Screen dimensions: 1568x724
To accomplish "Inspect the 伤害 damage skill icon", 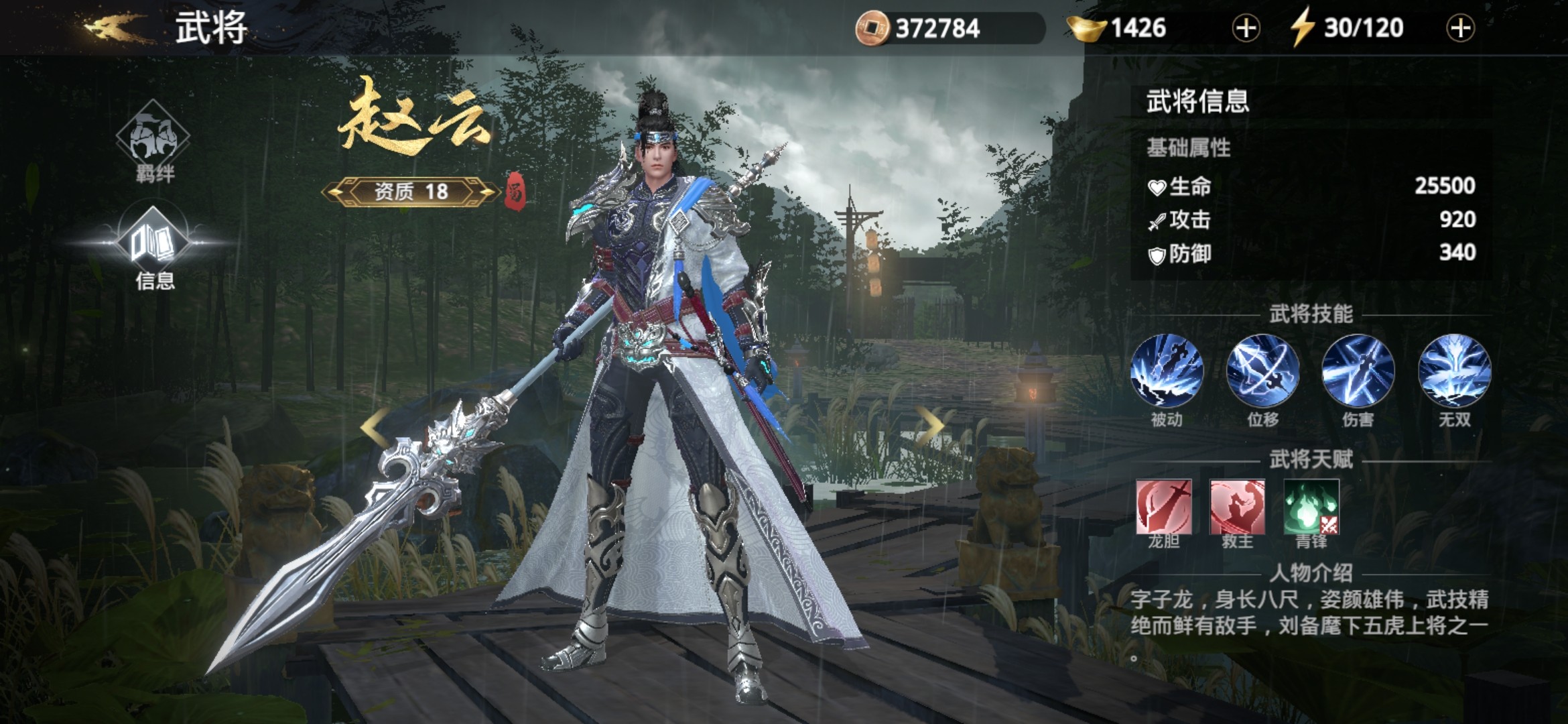I will click(1358, 371).
